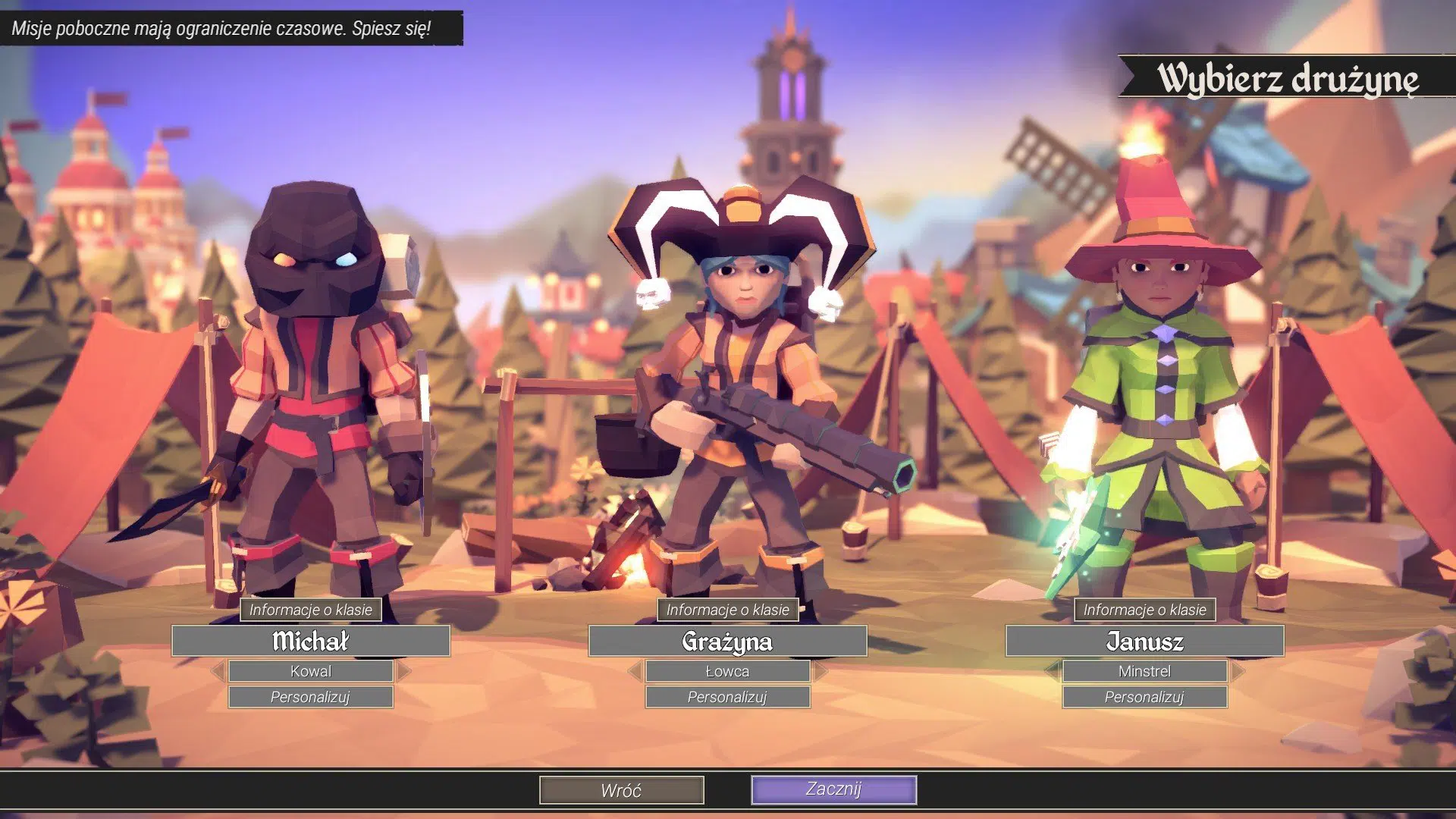Go back using the Wróć button

pos(621,790)
